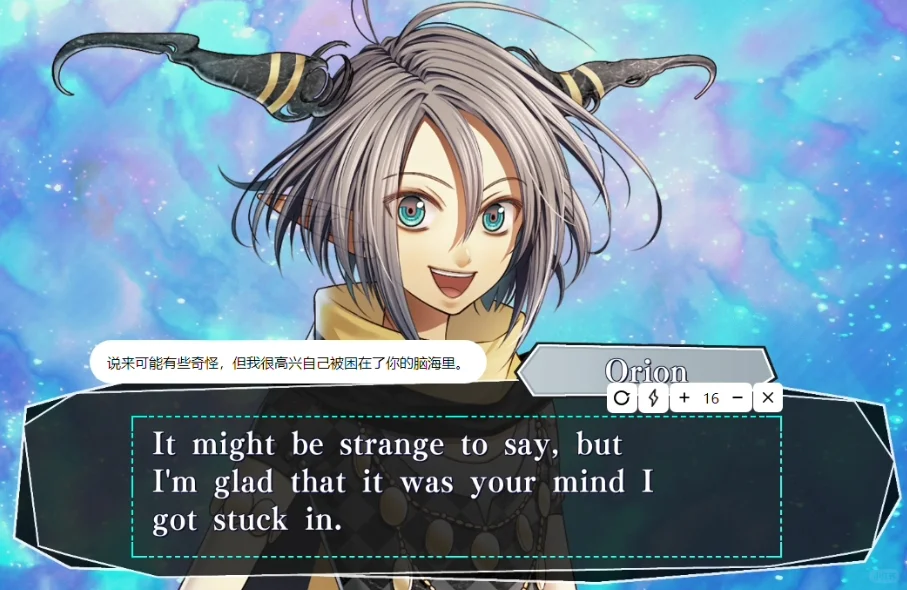Close the translation overlay toolbar
Viewport: 907px width, 590px height.
tap(767, 398)
